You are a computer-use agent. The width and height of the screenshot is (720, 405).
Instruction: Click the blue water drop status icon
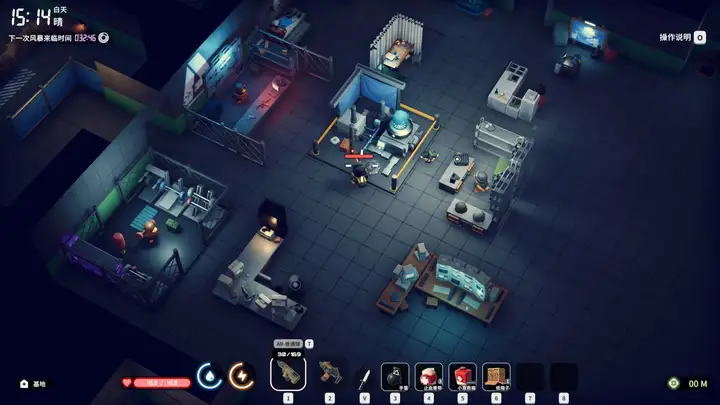pyautogui.click(x=210, y=375)
